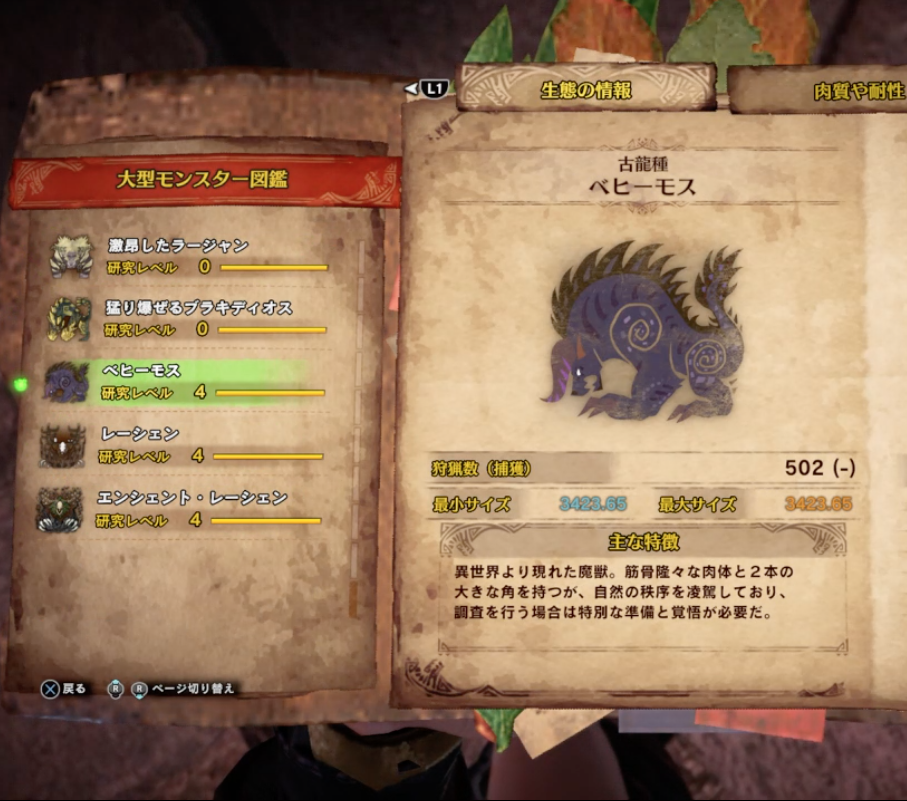Viewport: 907px width, 801px height.
Task: Choose 猛り爆ぜるブラキディオス in the list
Action: (190, 318)
